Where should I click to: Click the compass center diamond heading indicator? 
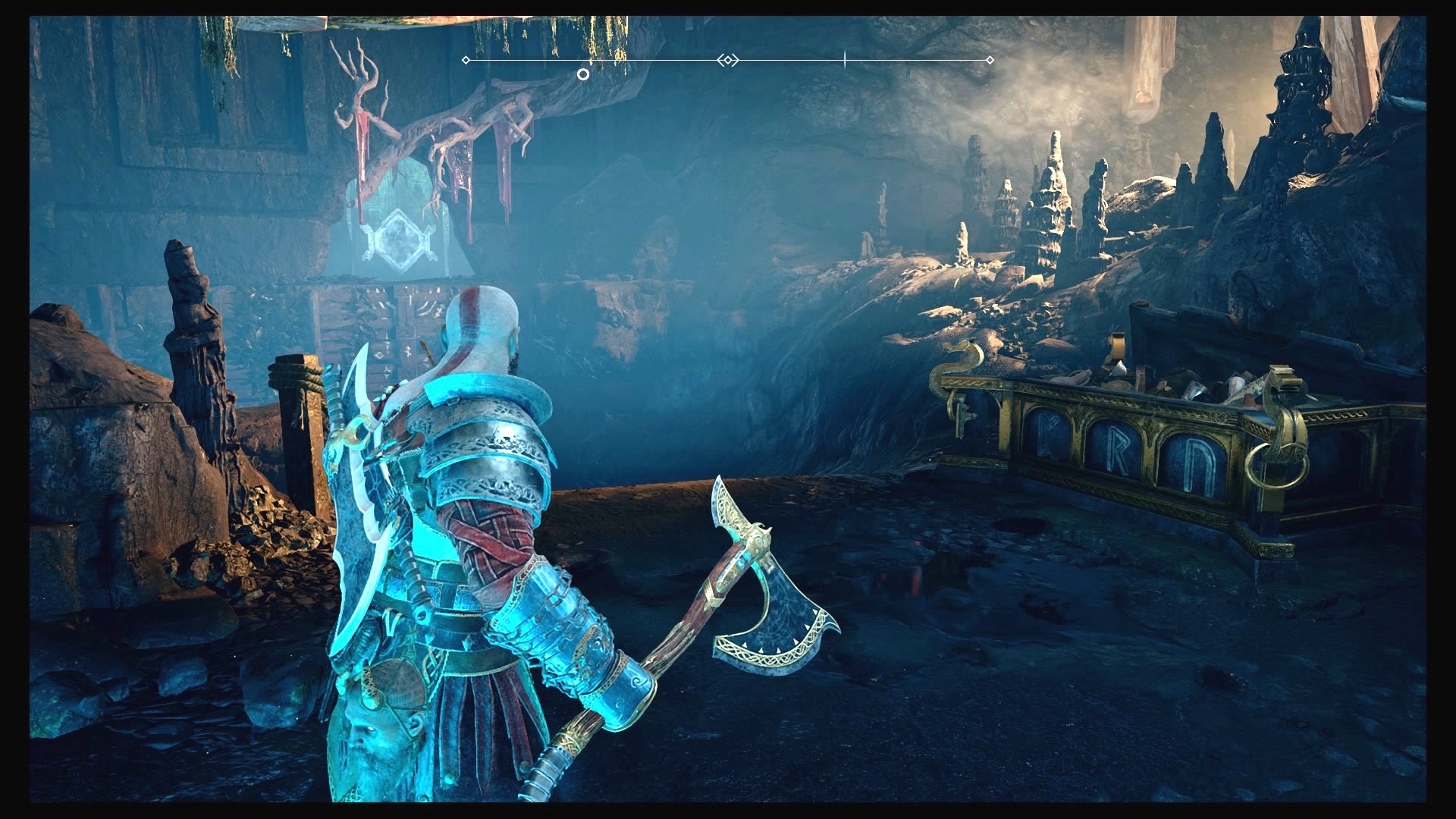coord(728,60)
